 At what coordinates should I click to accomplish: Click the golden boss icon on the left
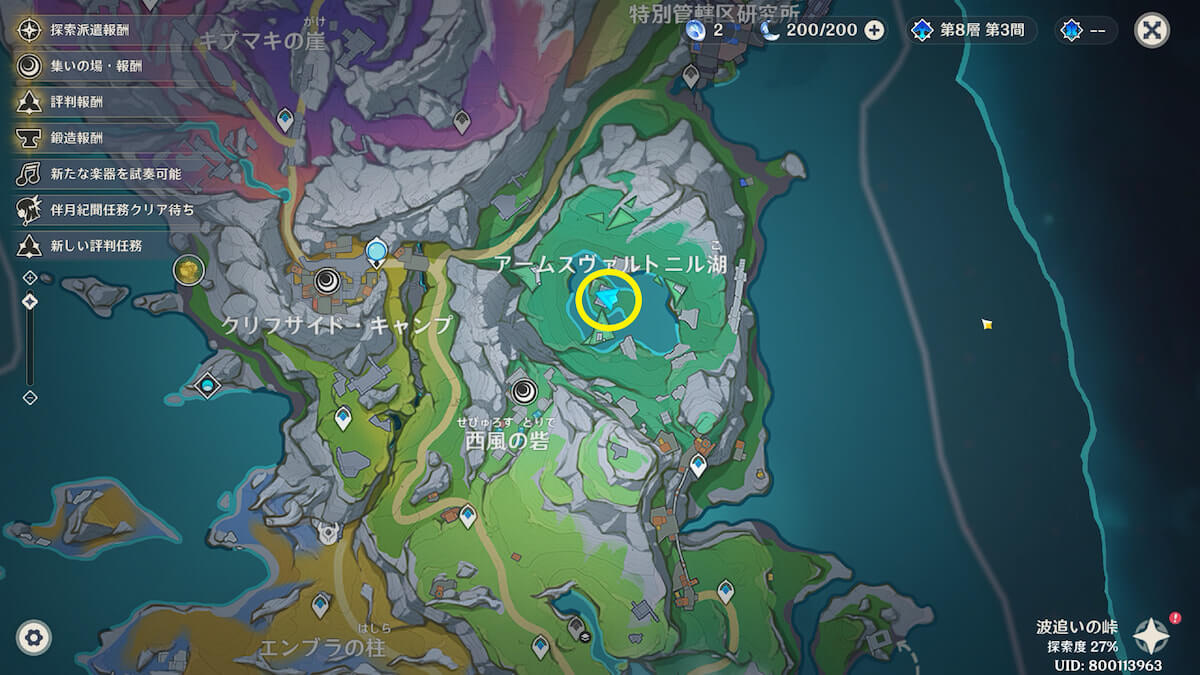pyautogui.click(x=188, y=269)
